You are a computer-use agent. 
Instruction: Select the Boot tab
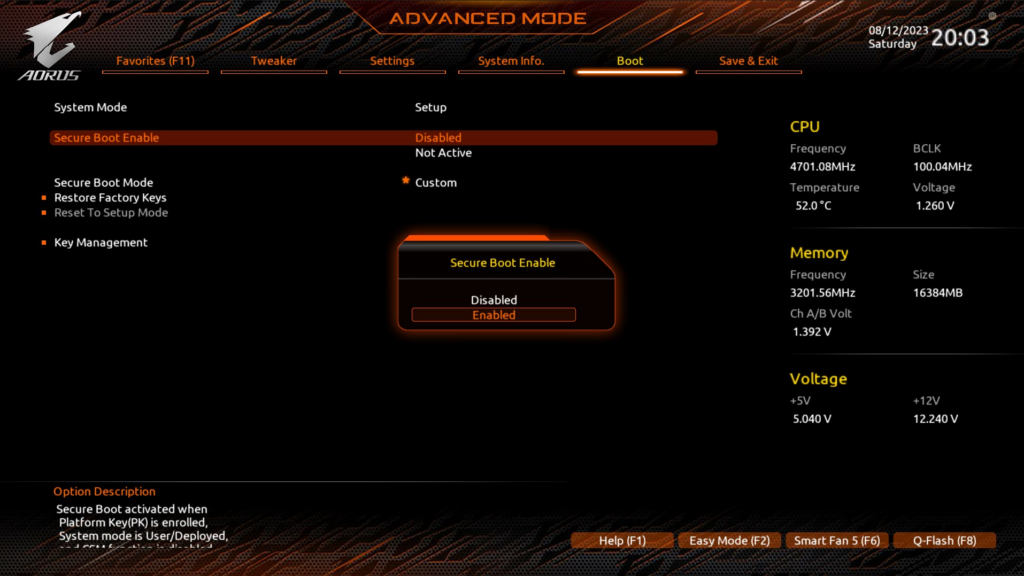[x=630, y=61]
